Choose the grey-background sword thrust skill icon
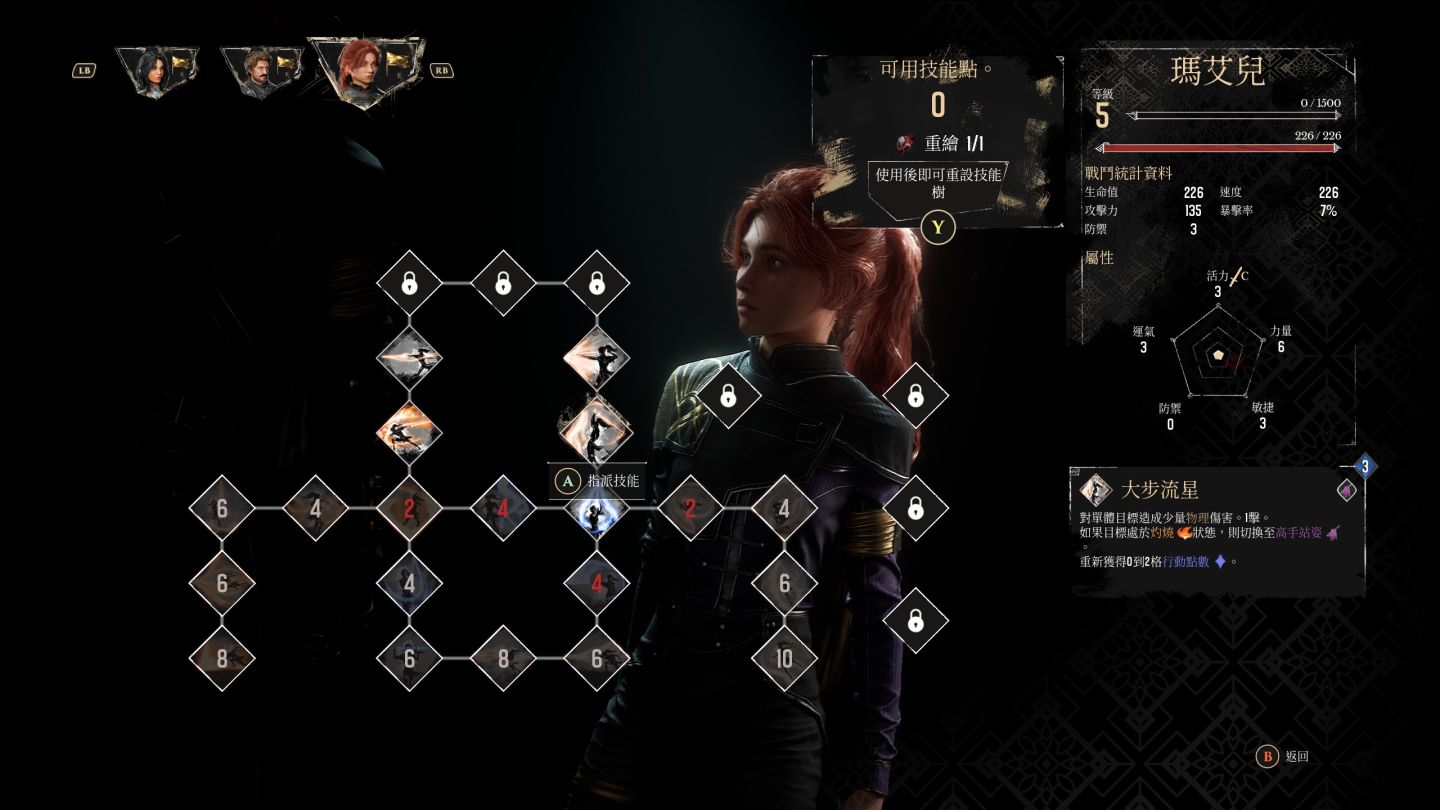Viewport: 1440px width, 810px height. pos(409,357)
